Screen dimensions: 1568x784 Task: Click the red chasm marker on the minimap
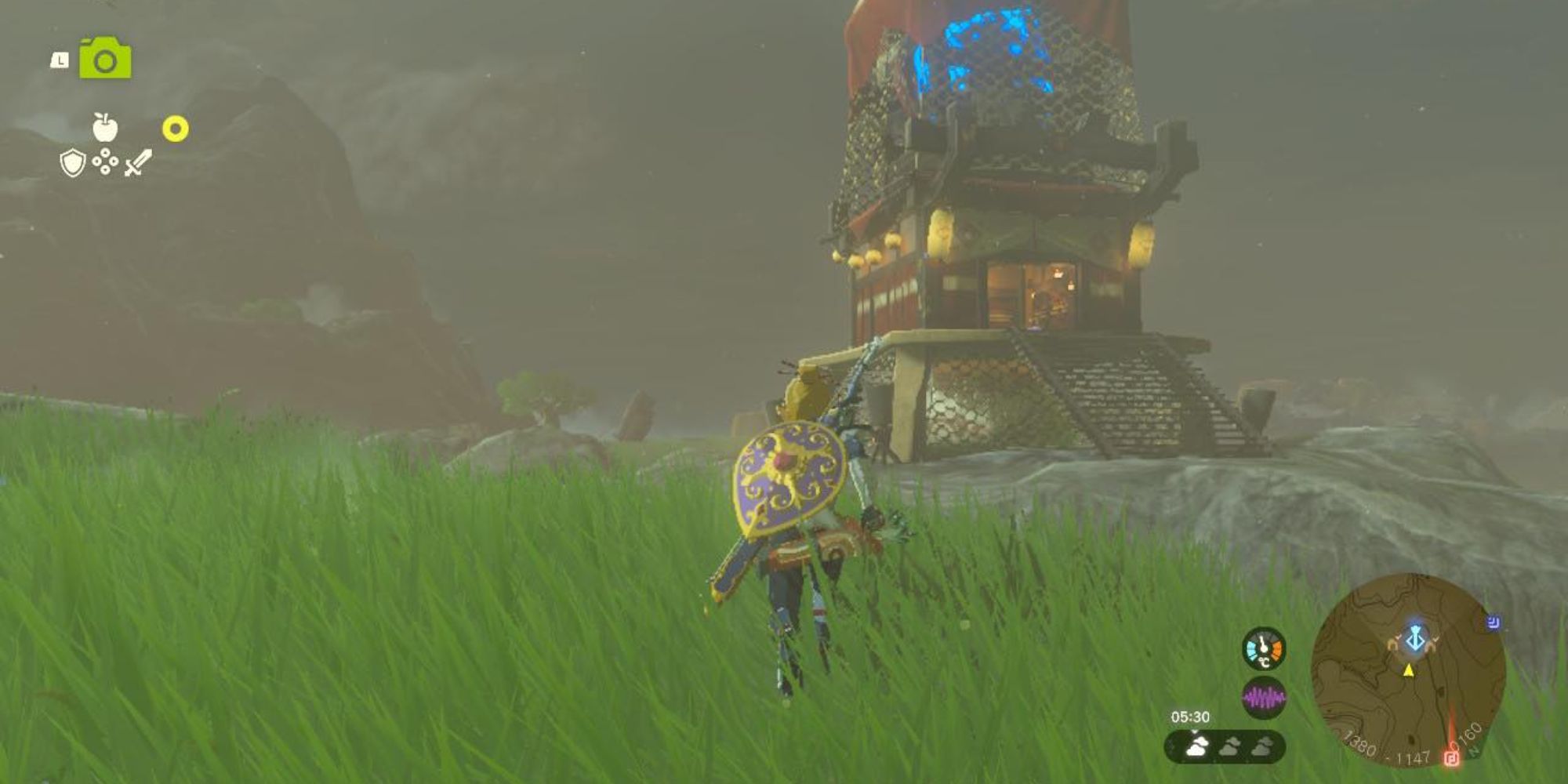coord(1452,757)
